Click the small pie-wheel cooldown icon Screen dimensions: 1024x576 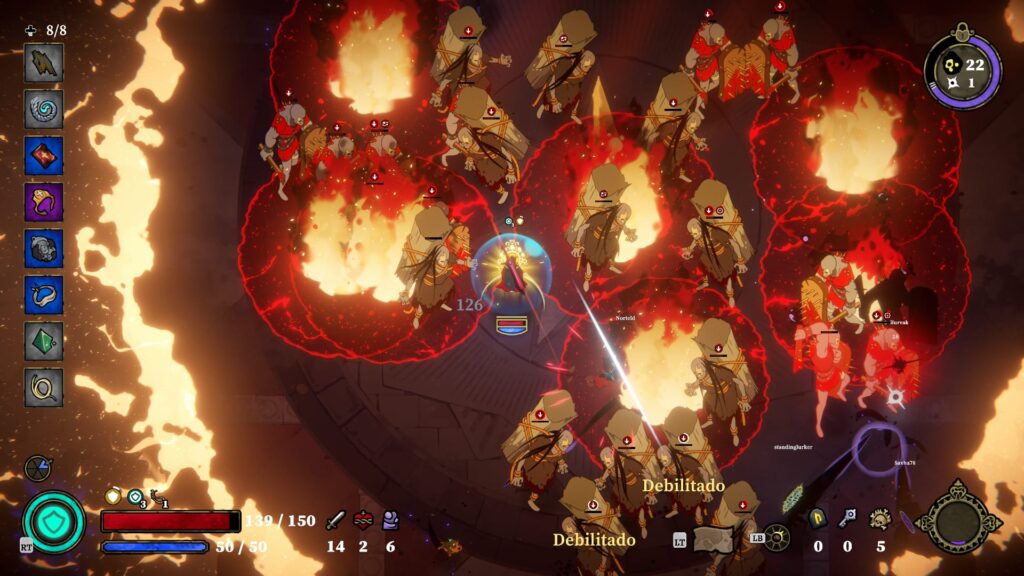[x=38, y=468]
